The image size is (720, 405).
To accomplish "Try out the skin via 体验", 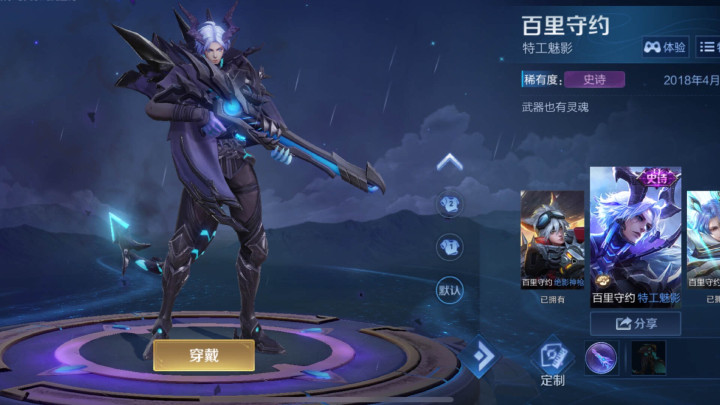I will click(x=665, y=47).
